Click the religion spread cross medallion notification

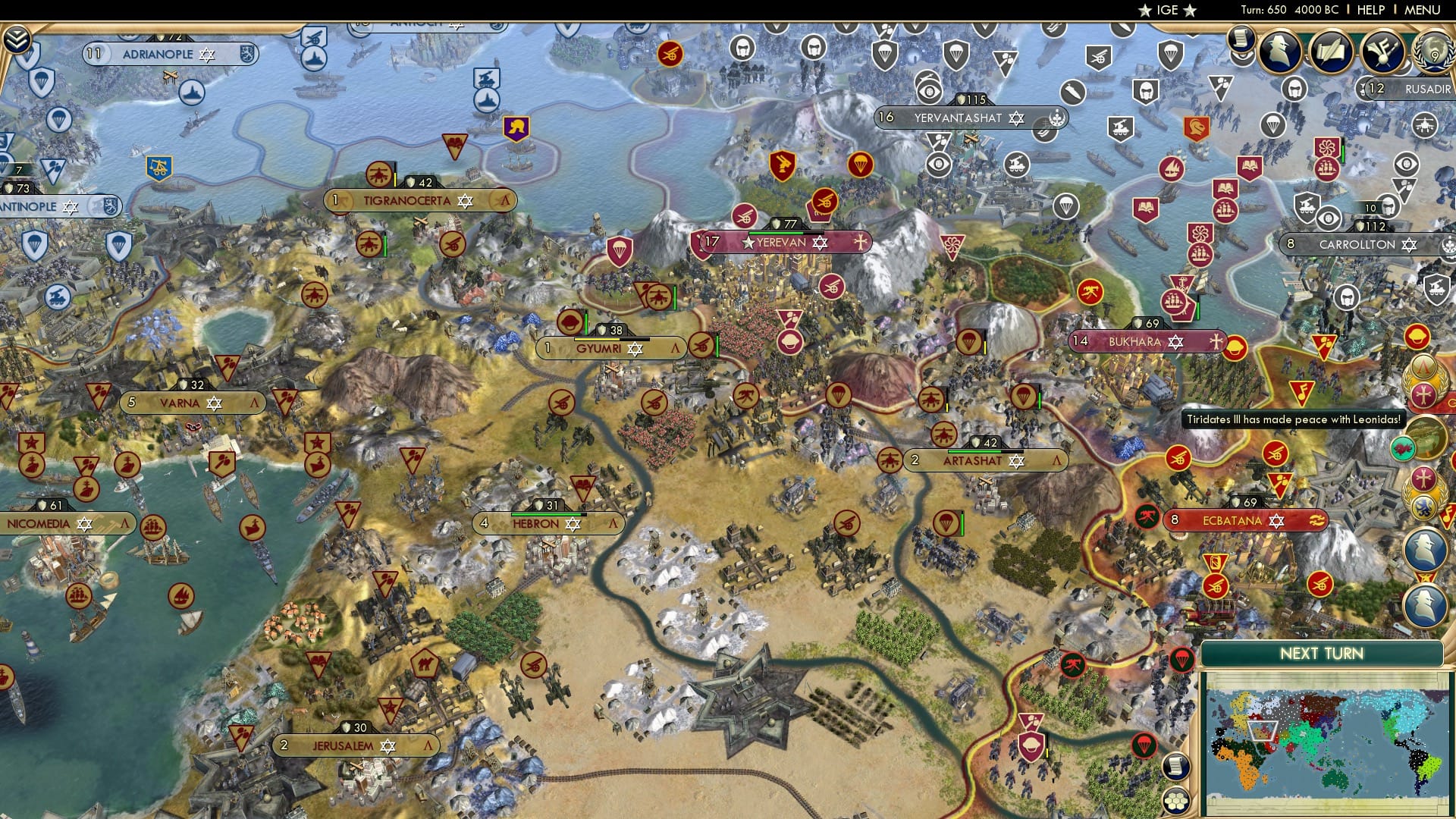[x=1424, y=477]
